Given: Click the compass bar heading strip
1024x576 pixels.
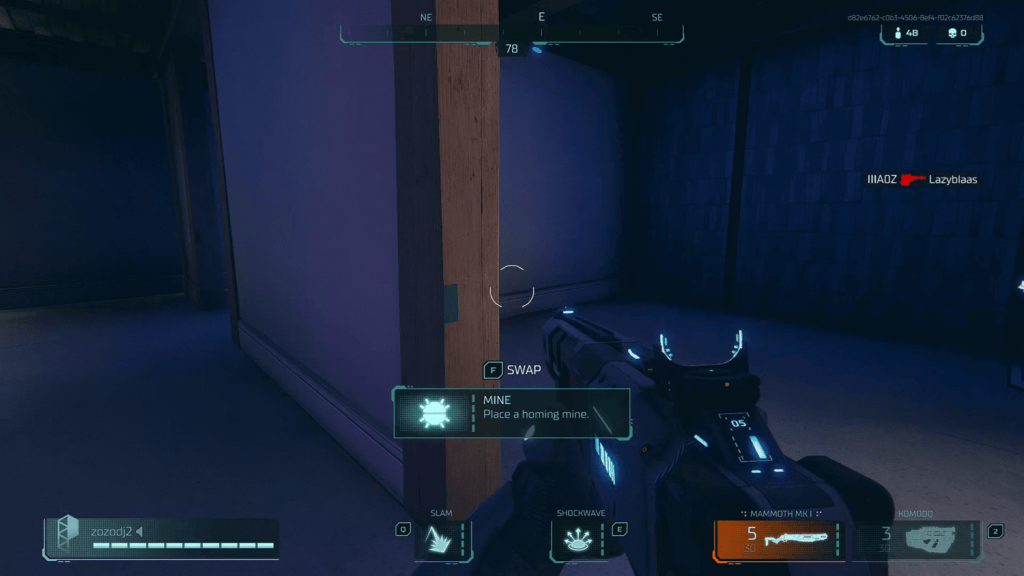Looking at the screenshot, I should [x=512, y=30].
